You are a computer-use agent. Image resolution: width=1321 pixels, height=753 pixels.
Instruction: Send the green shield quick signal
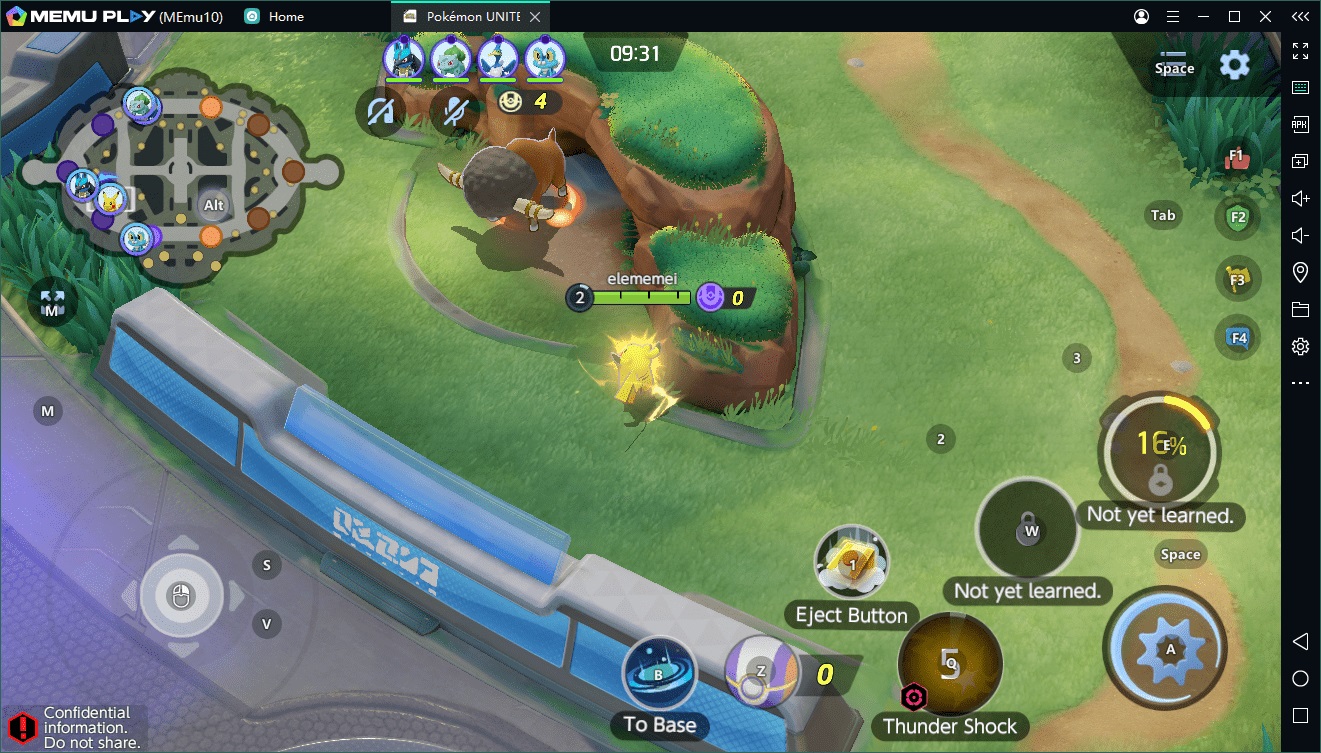(1237, 217)
